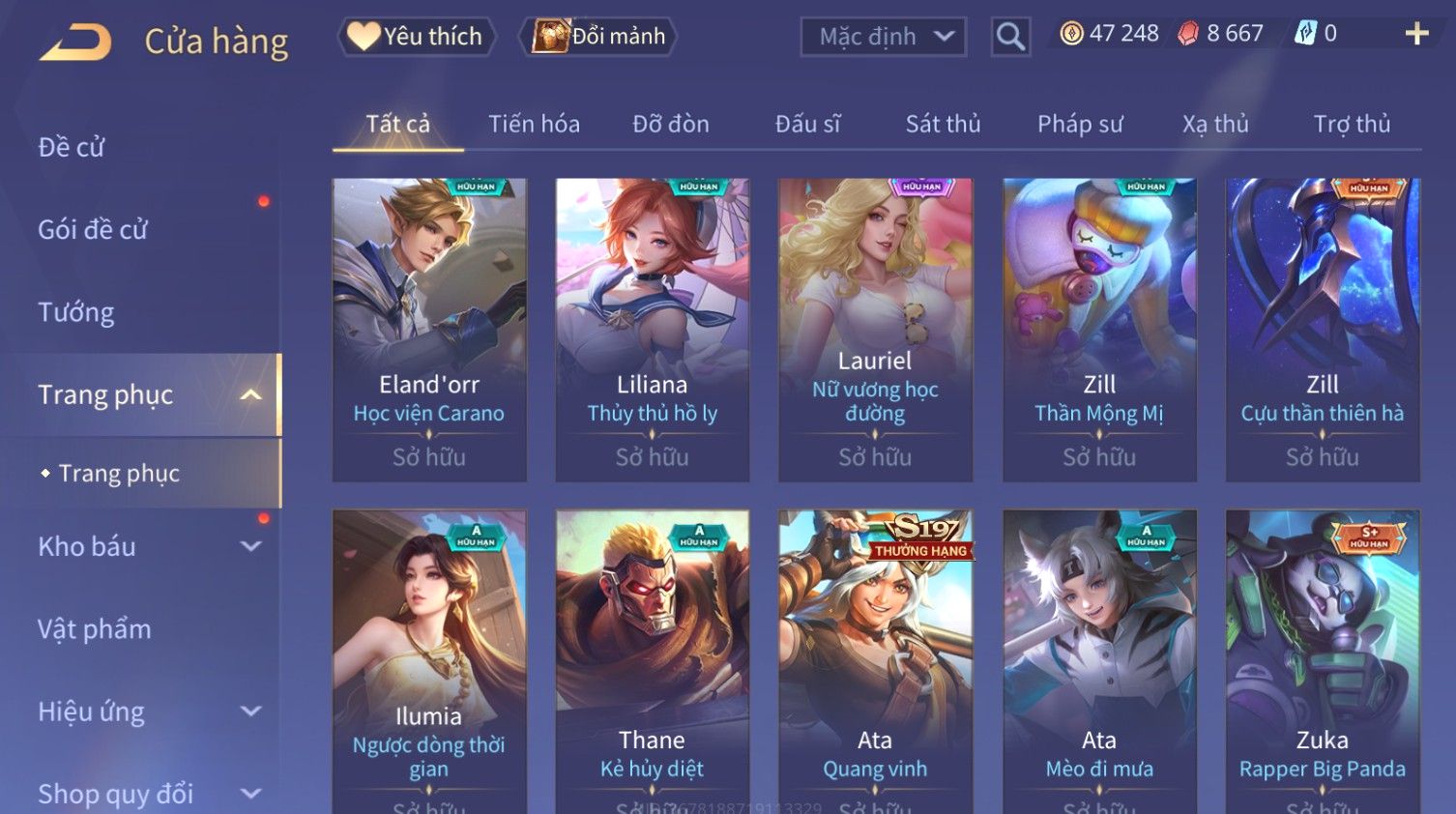Select the Trợ thủ tab
Viewport: 1456px width, 814px height.
click(1352, 124)
